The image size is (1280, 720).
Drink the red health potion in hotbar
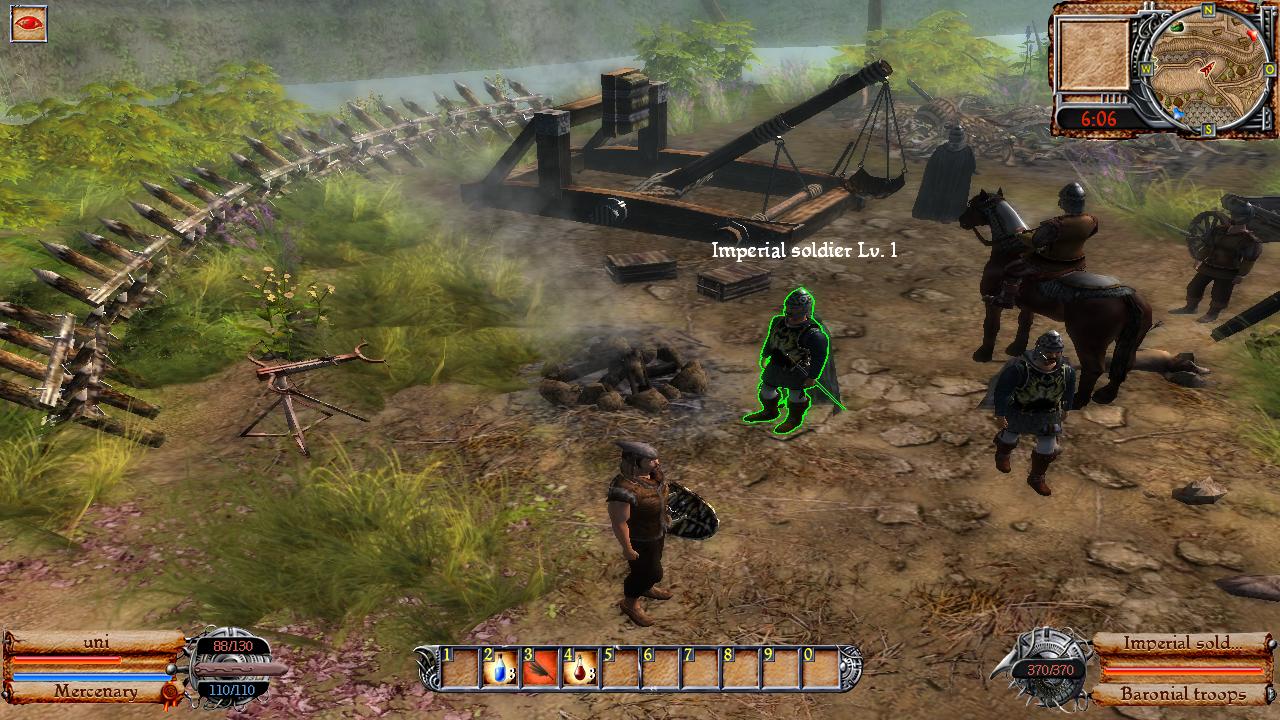tap(579, 668)
